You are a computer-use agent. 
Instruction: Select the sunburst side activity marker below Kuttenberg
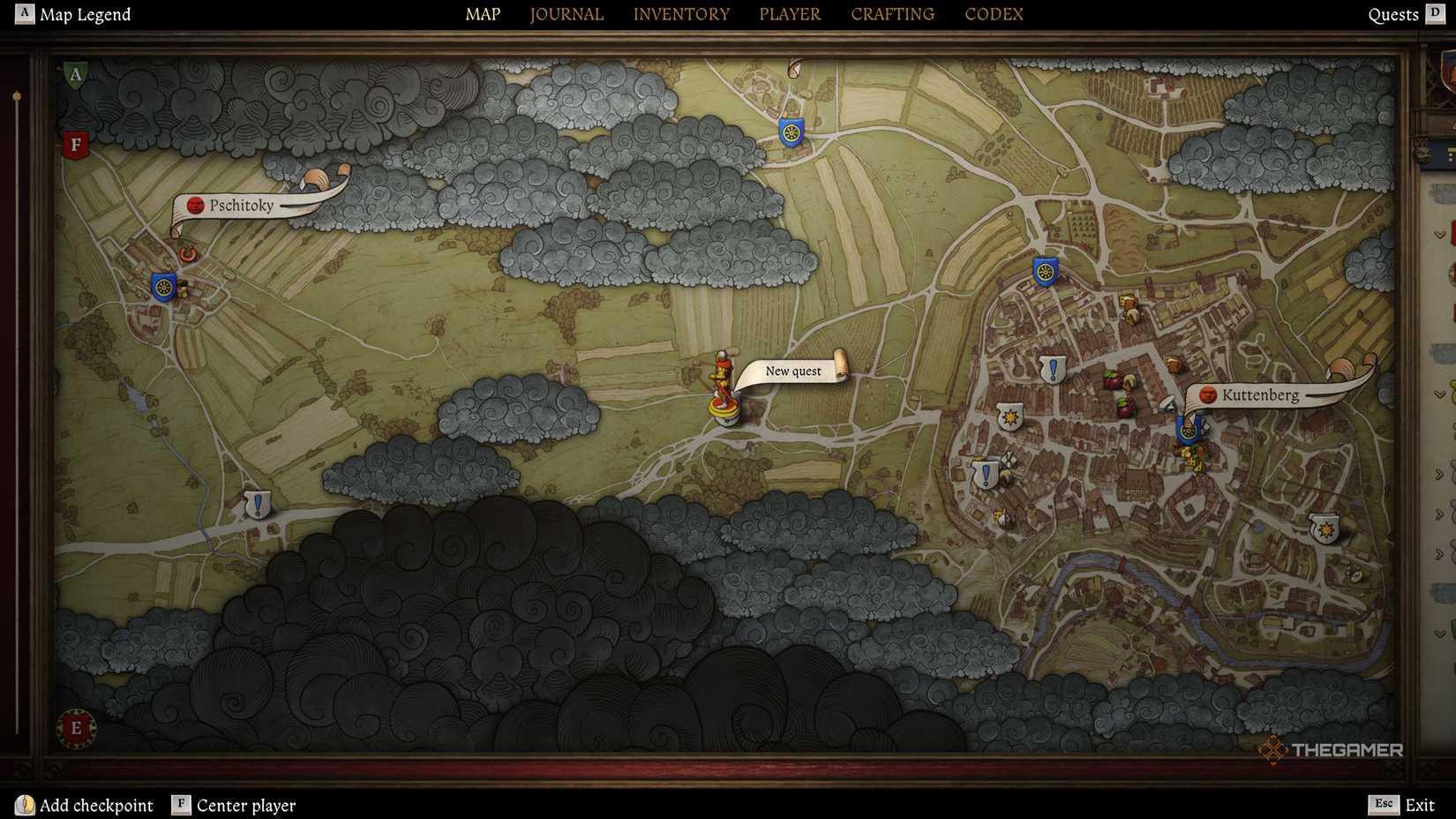[1324, 528]
